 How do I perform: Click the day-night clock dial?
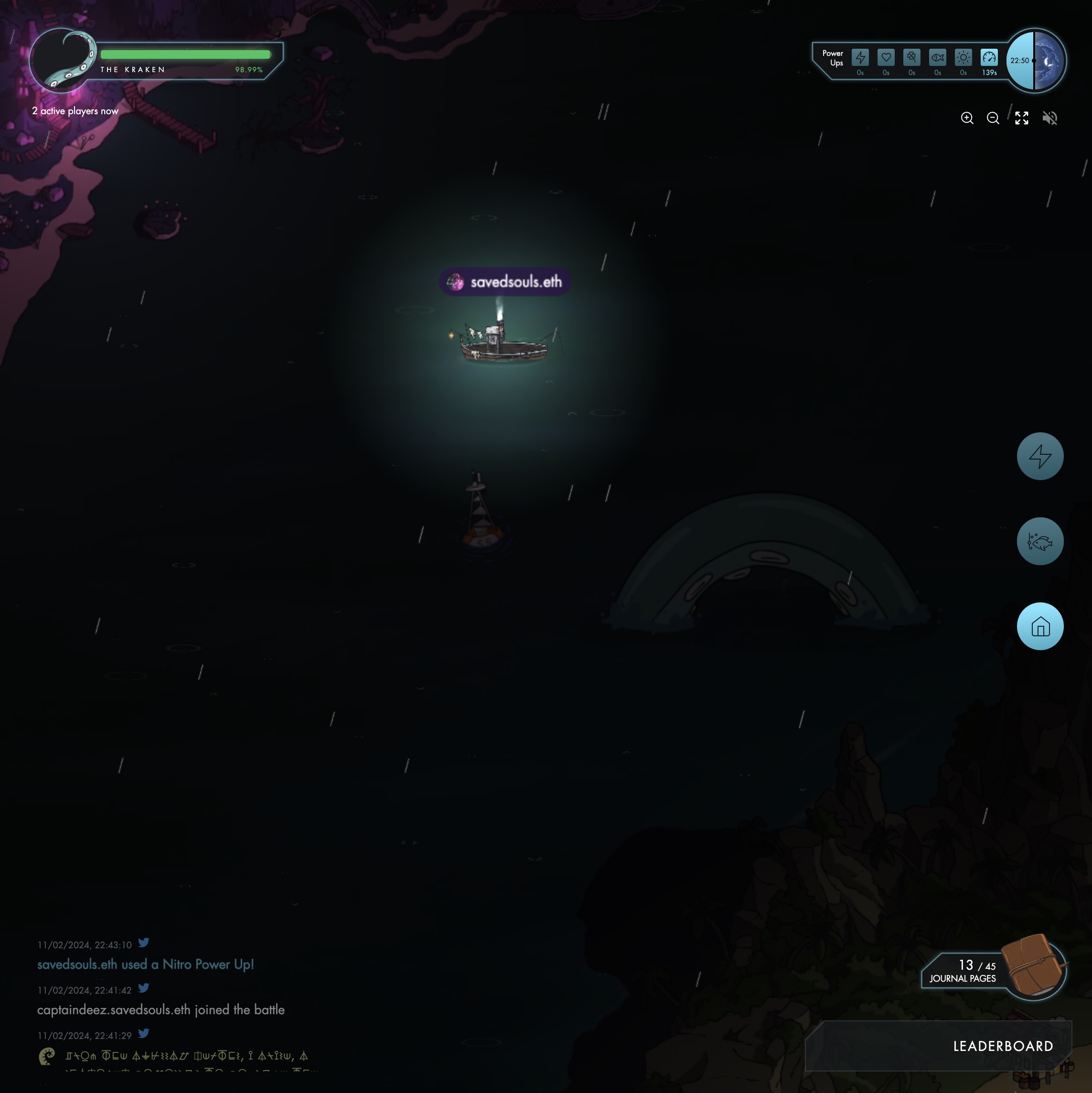click(1036, 60)
